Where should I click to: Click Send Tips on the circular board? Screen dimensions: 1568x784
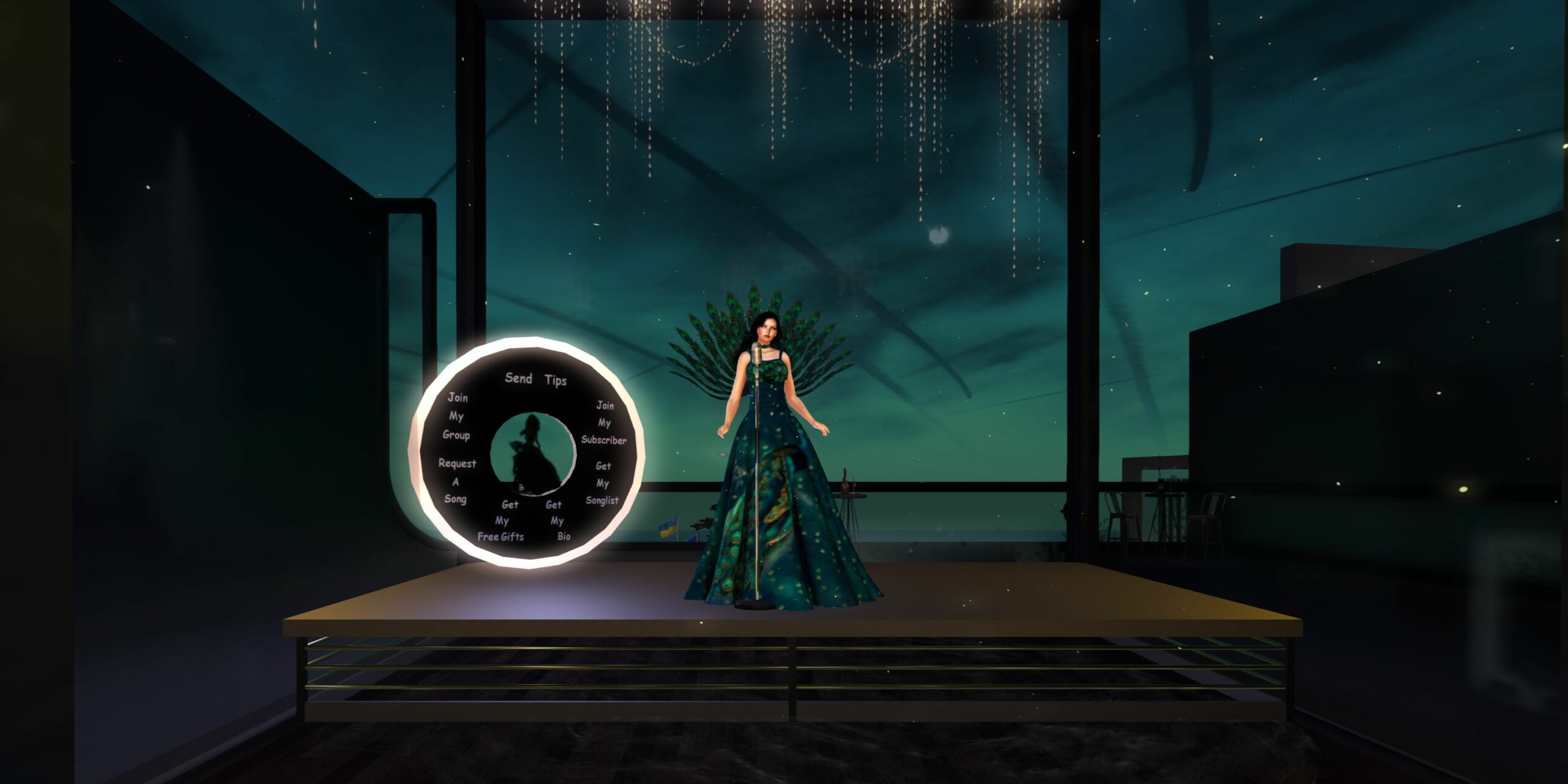535,379
